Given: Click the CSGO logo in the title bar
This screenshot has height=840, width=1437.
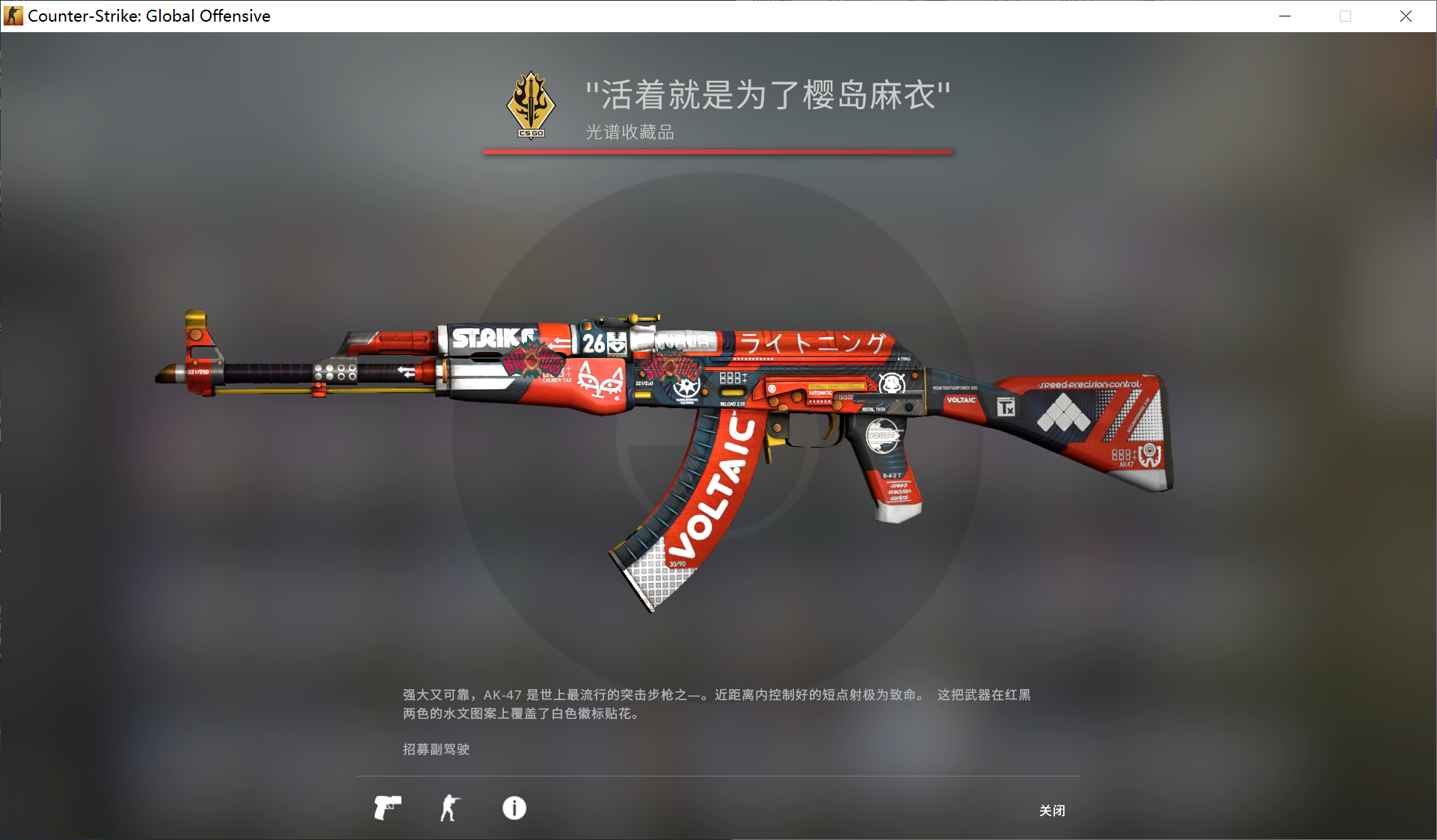Looking at the screenshot, I should 13,16.
